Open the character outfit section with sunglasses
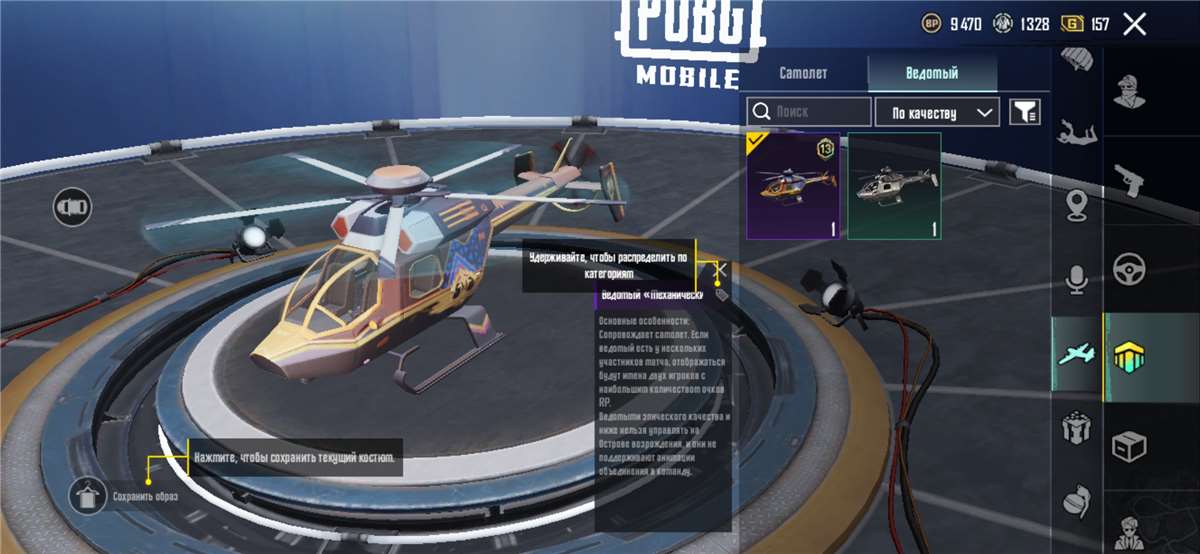Screen dimensions: 1200x554 coord(1131,91)
